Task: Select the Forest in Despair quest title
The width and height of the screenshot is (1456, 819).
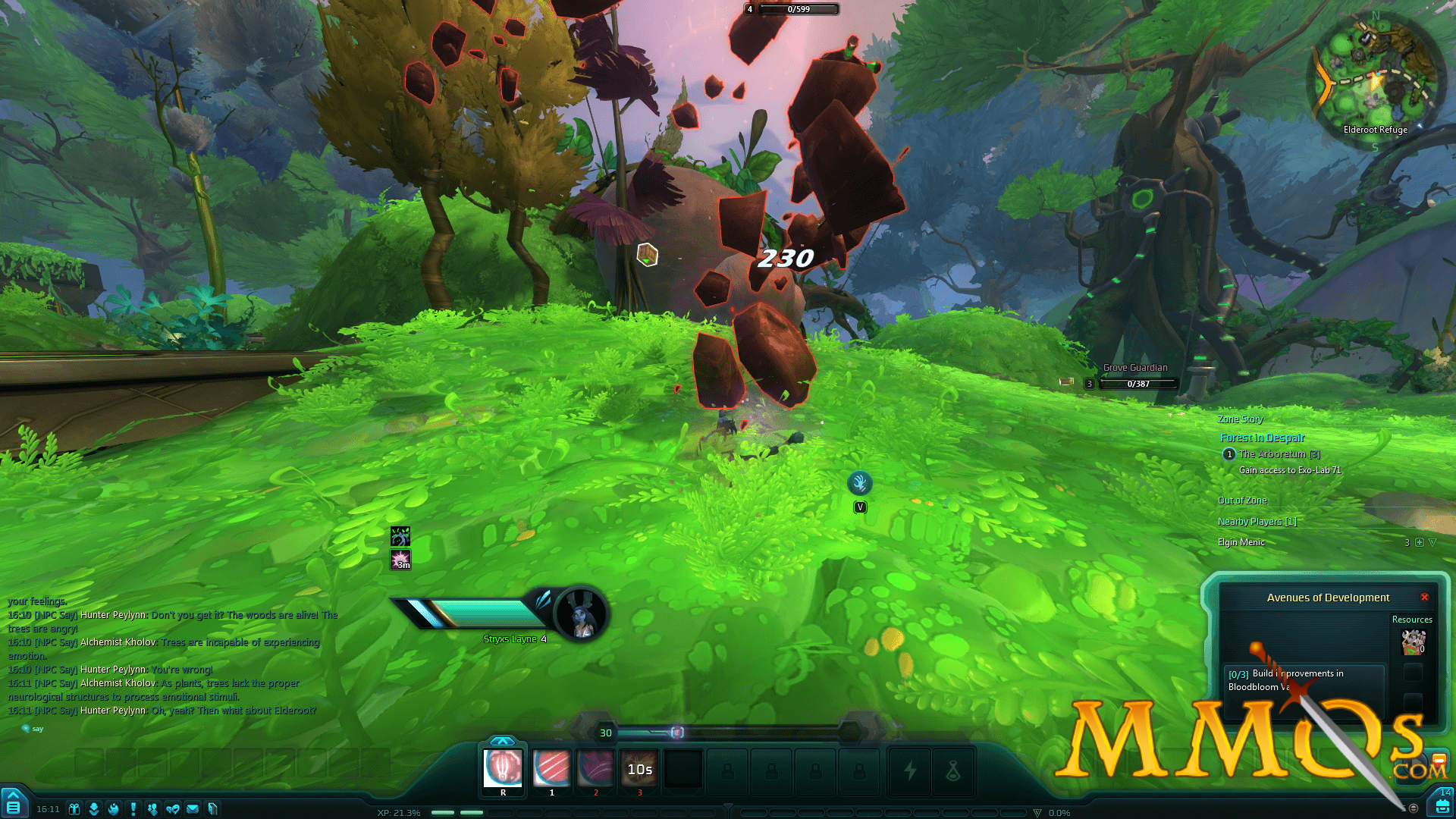Action: [x=1262, y=438]
